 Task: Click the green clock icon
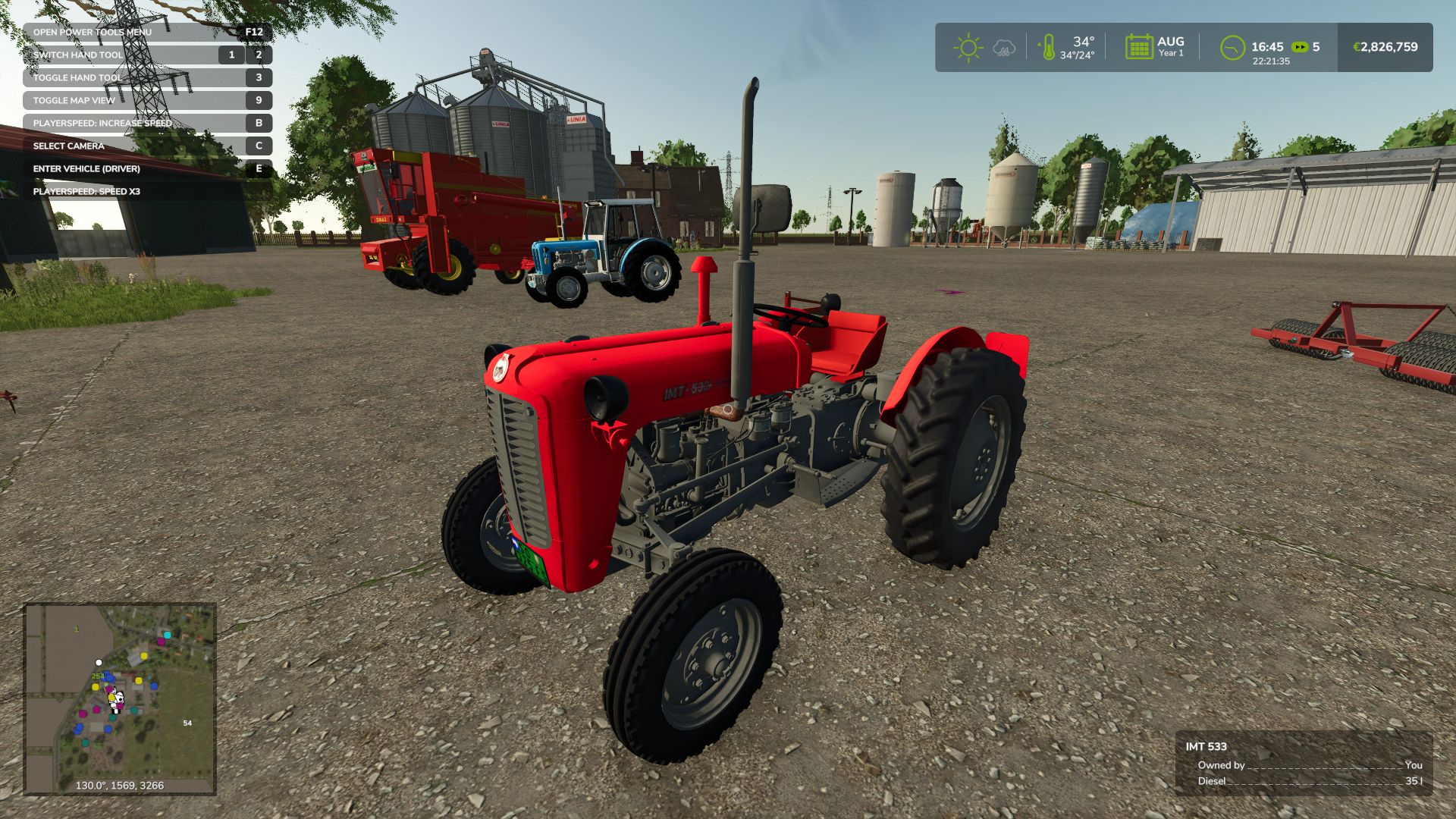pyautogui.click(x=1232, y=48)
